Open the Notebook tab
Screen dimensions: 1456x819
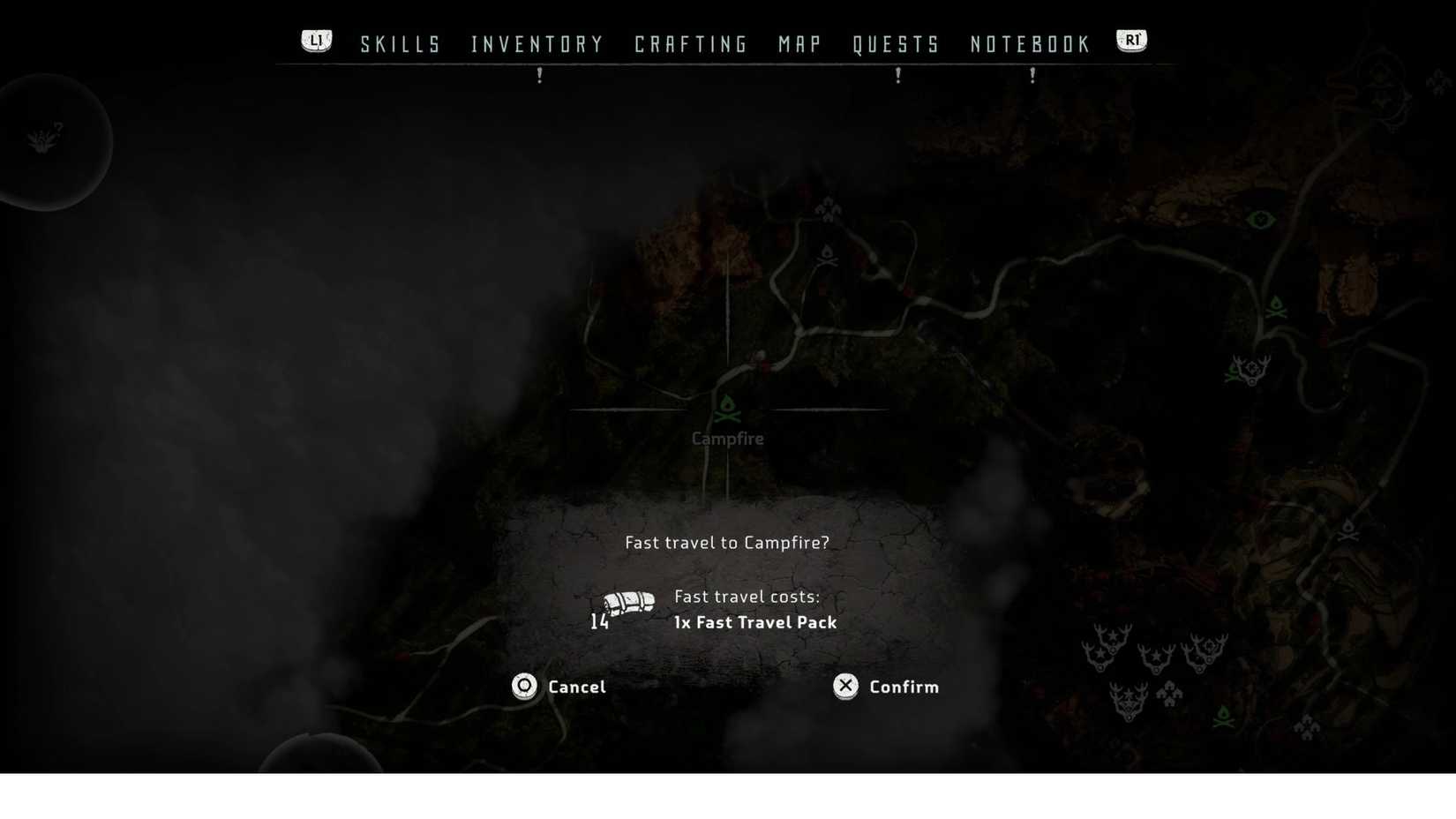click(x=1029, y=43)
